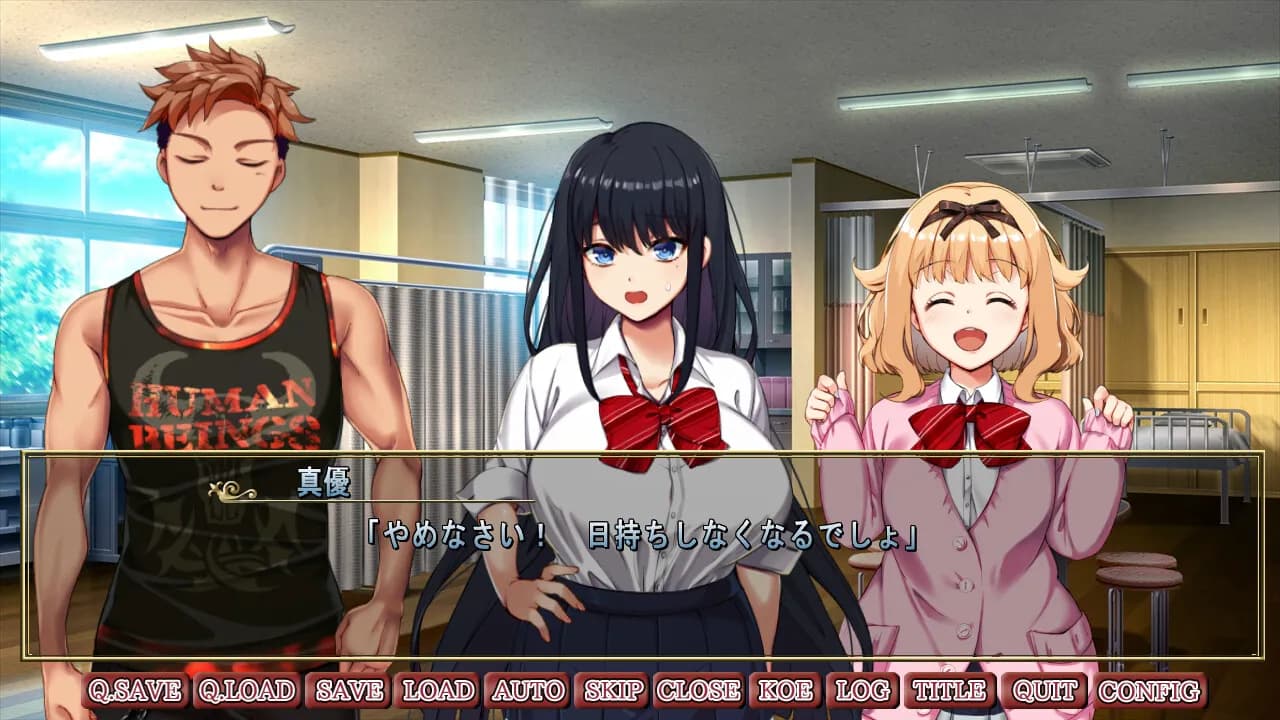The image size is (1280, 720).
Task: Click the Q.LOAD quick load button
Action: (x=246, y=689)
